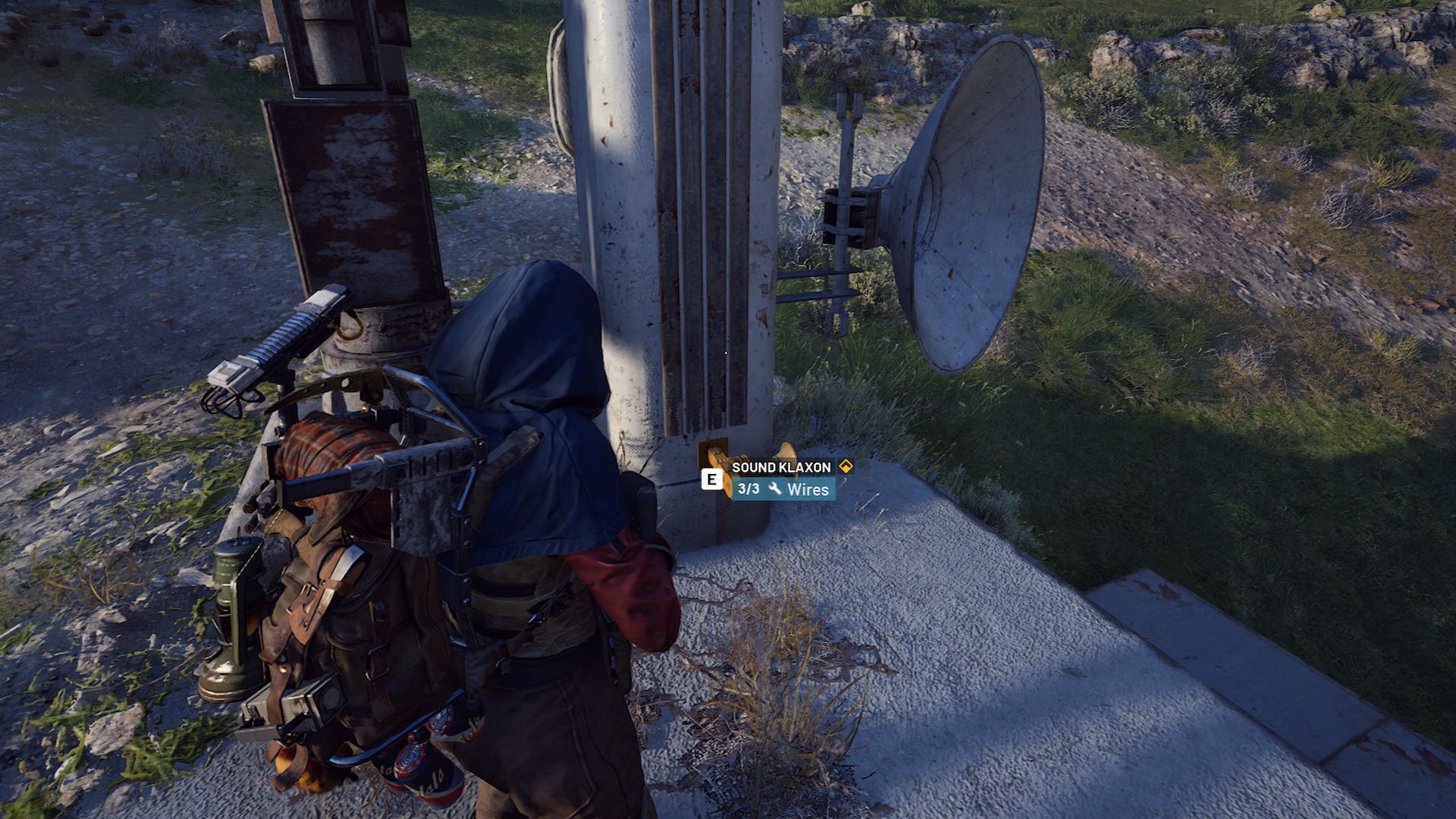Select the SOUND KLAXON title text
The image size is (1456, 819).
point(781,467)
